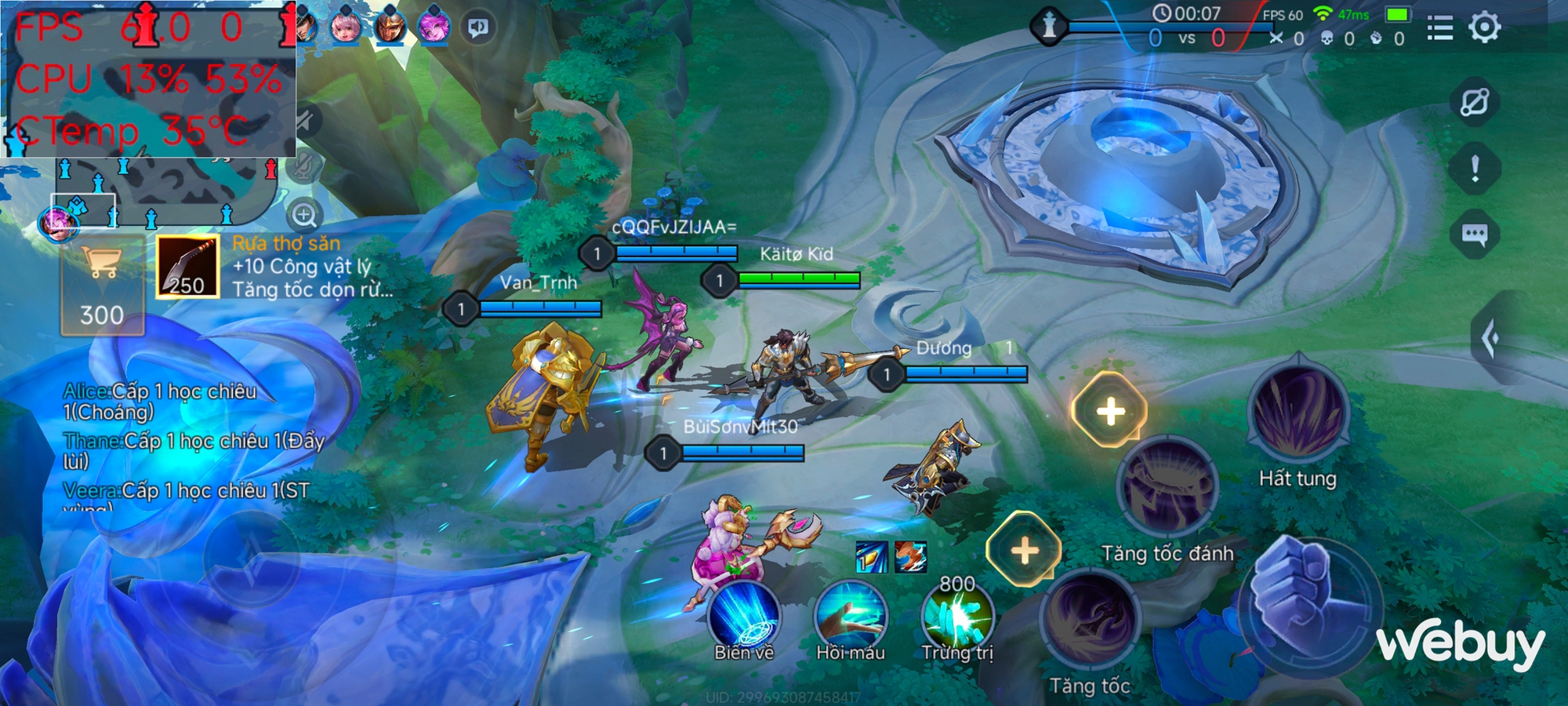Screen dimensions: 1568x706
Task: Upgrade Hất tung with its plus button
Action: coord(1110,411)
